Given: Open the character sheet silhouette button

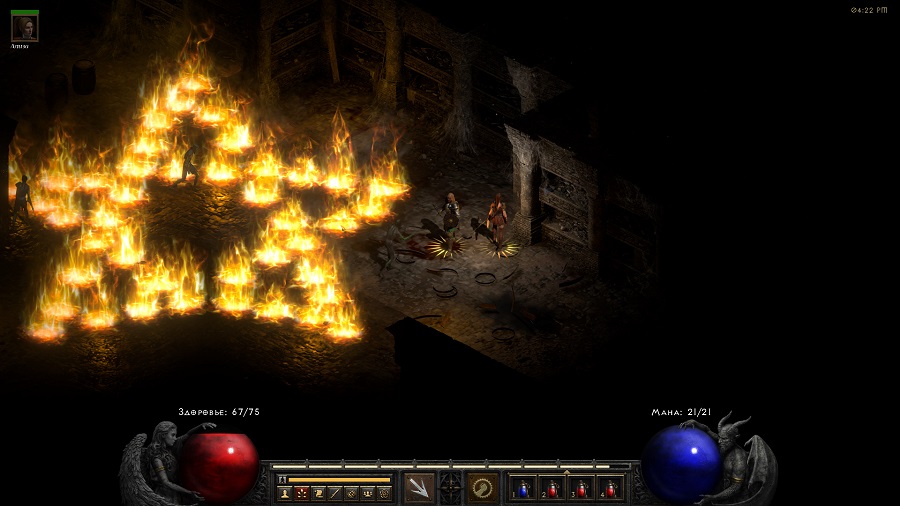Looking at the screenshot, I should coord(284,493).
